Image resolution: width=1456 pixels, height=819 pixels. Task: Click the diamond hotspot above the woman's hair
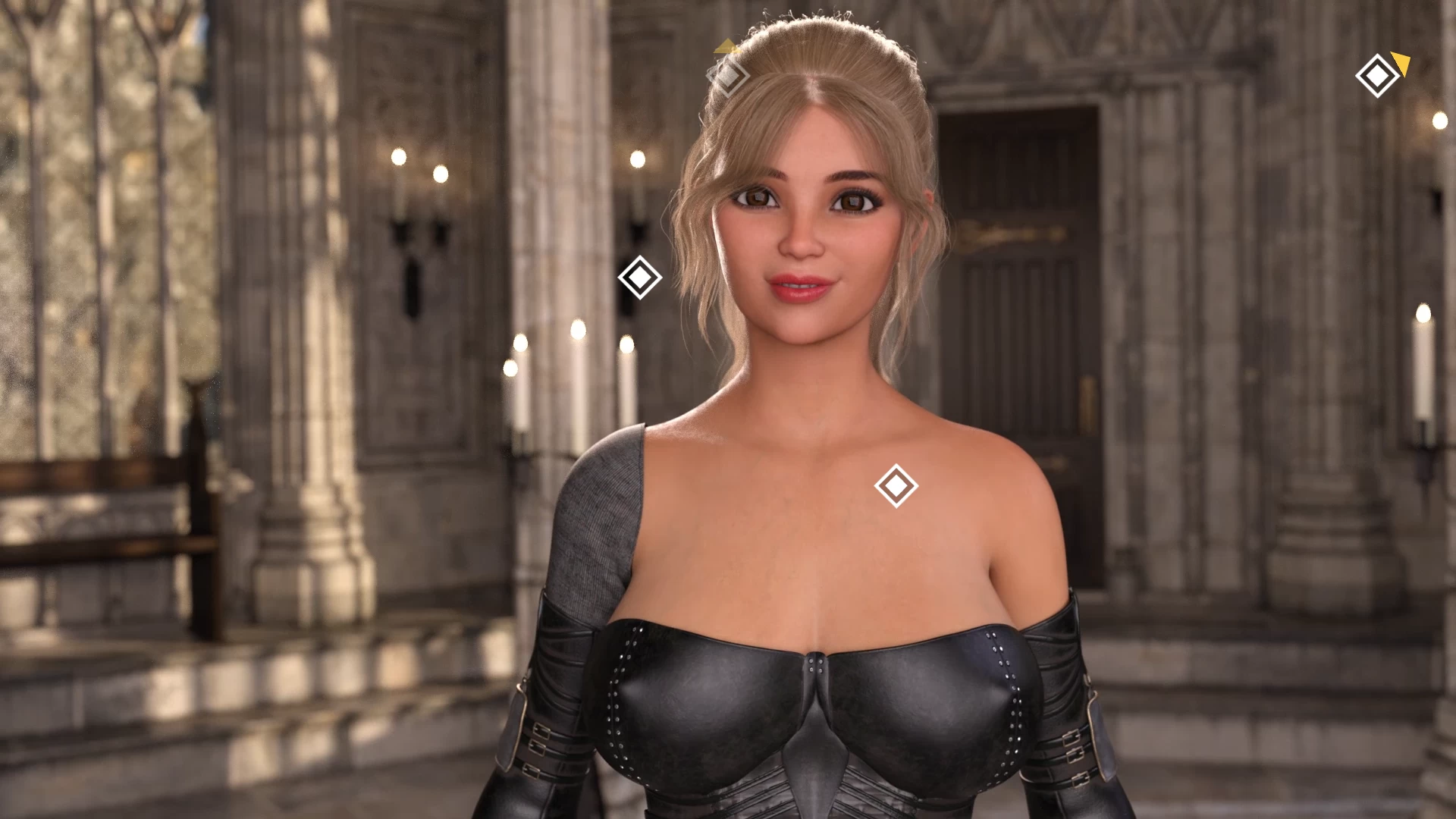point(727,76)
